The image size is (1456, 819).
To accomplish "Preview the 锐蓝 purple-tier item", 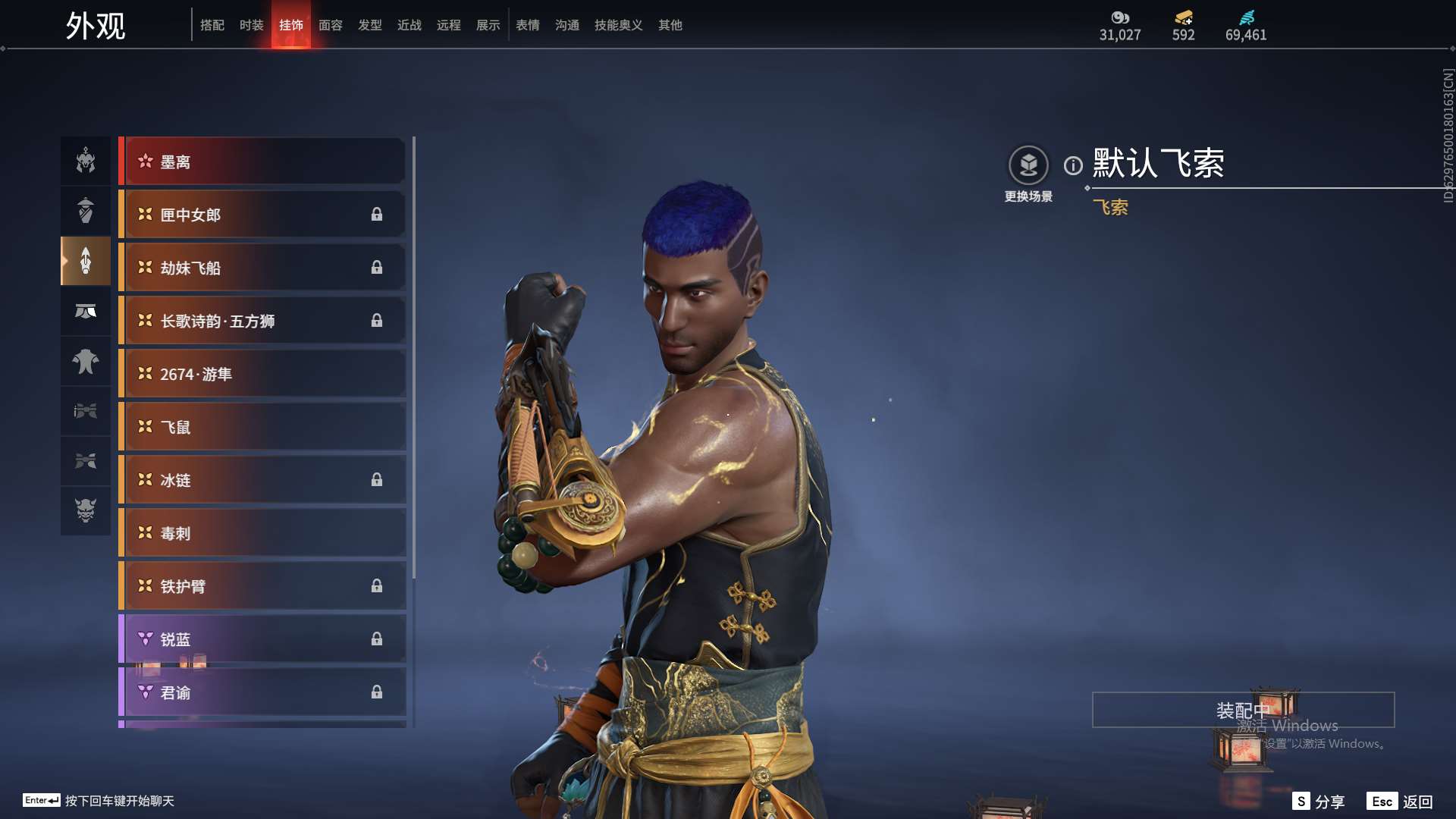I will [x=262, y=639].
